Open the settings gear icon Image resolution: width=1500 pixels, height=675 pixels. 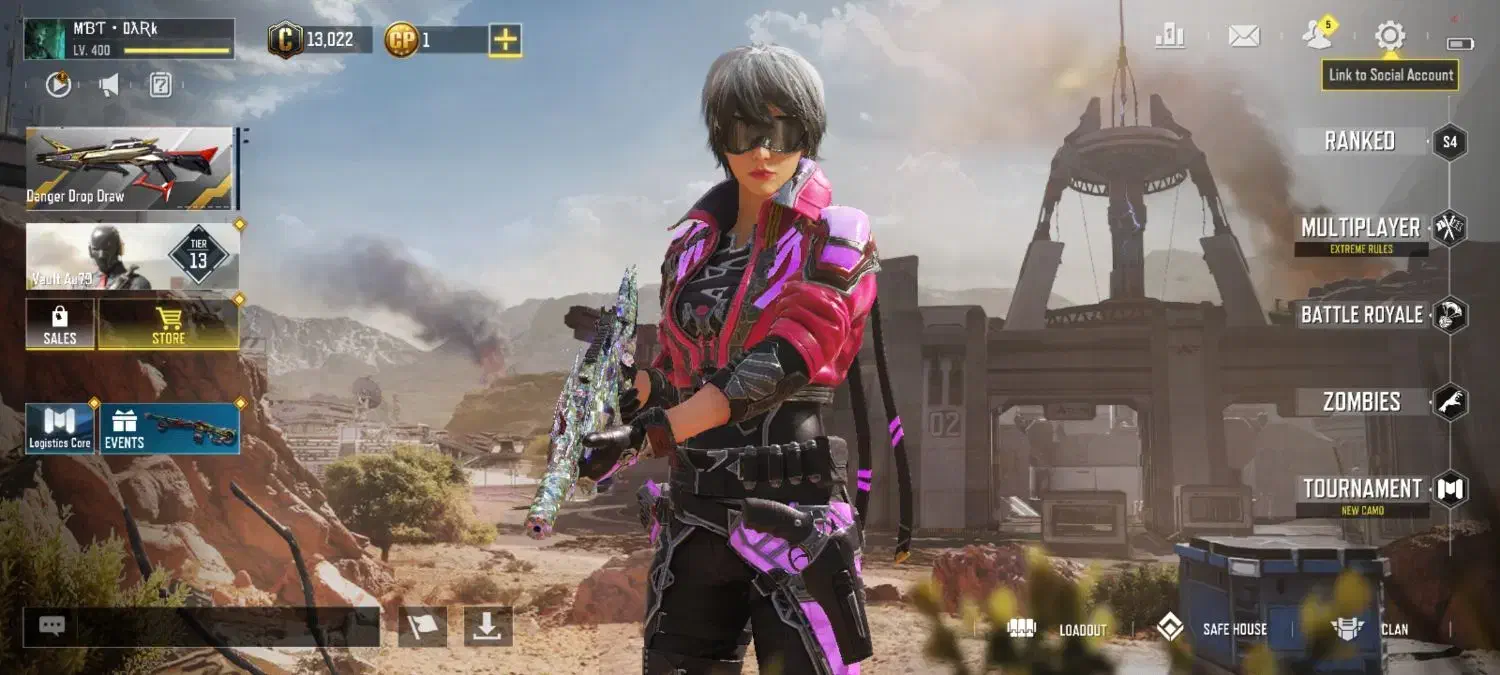click(x=1389, y=37)
